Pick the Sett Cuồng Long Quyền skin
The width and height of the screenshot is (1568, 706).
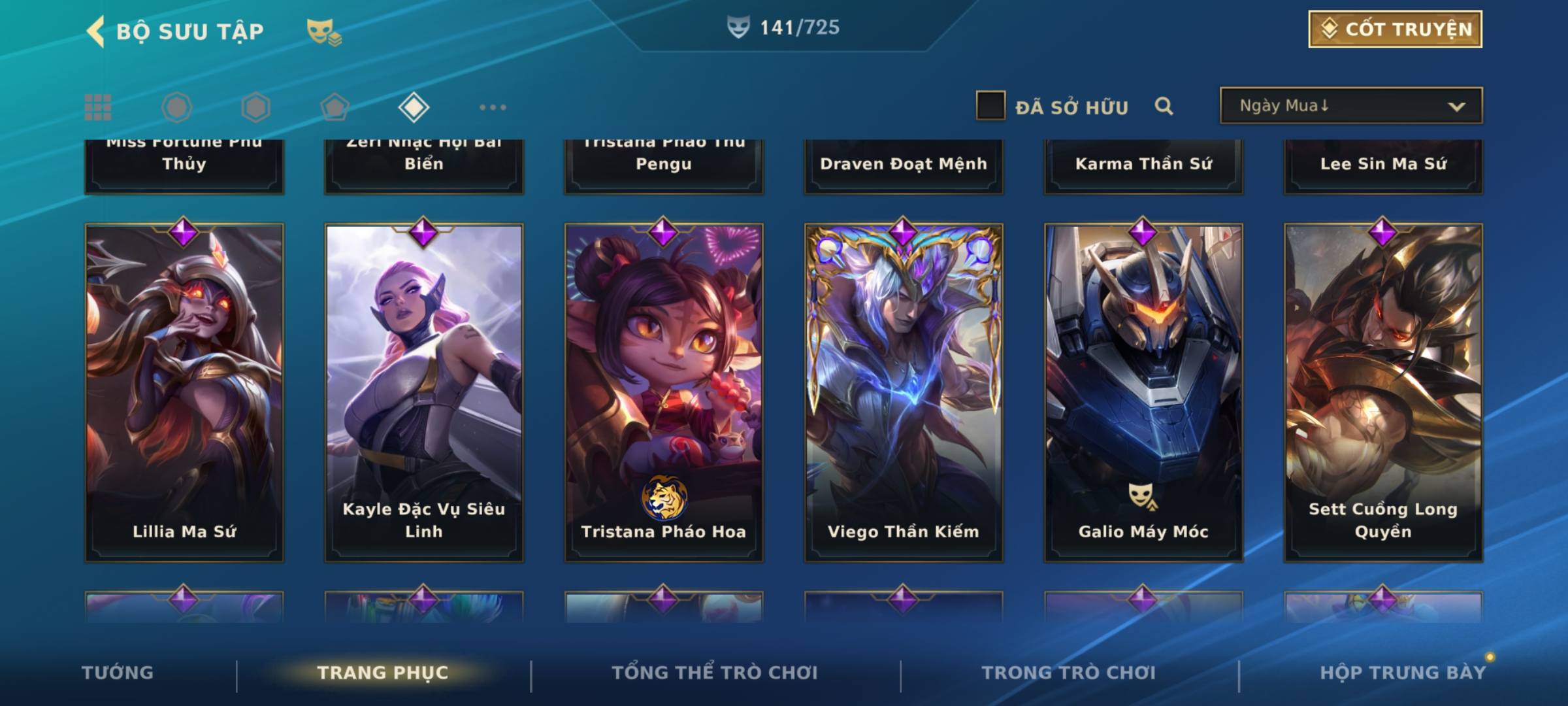tap(1383, 392)
